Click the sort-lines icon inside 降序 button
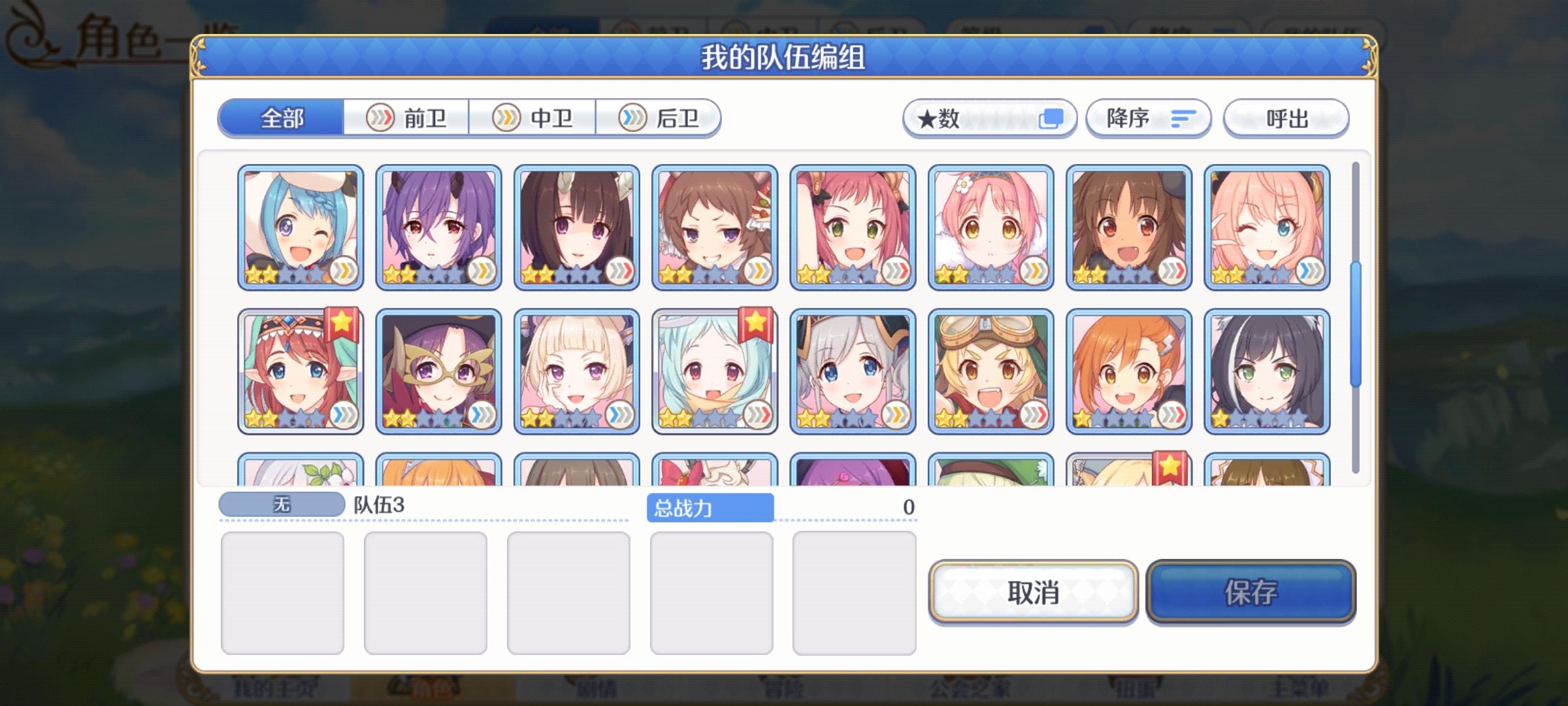Screen dimensions: 1568x706 (x=1183, y=118)
